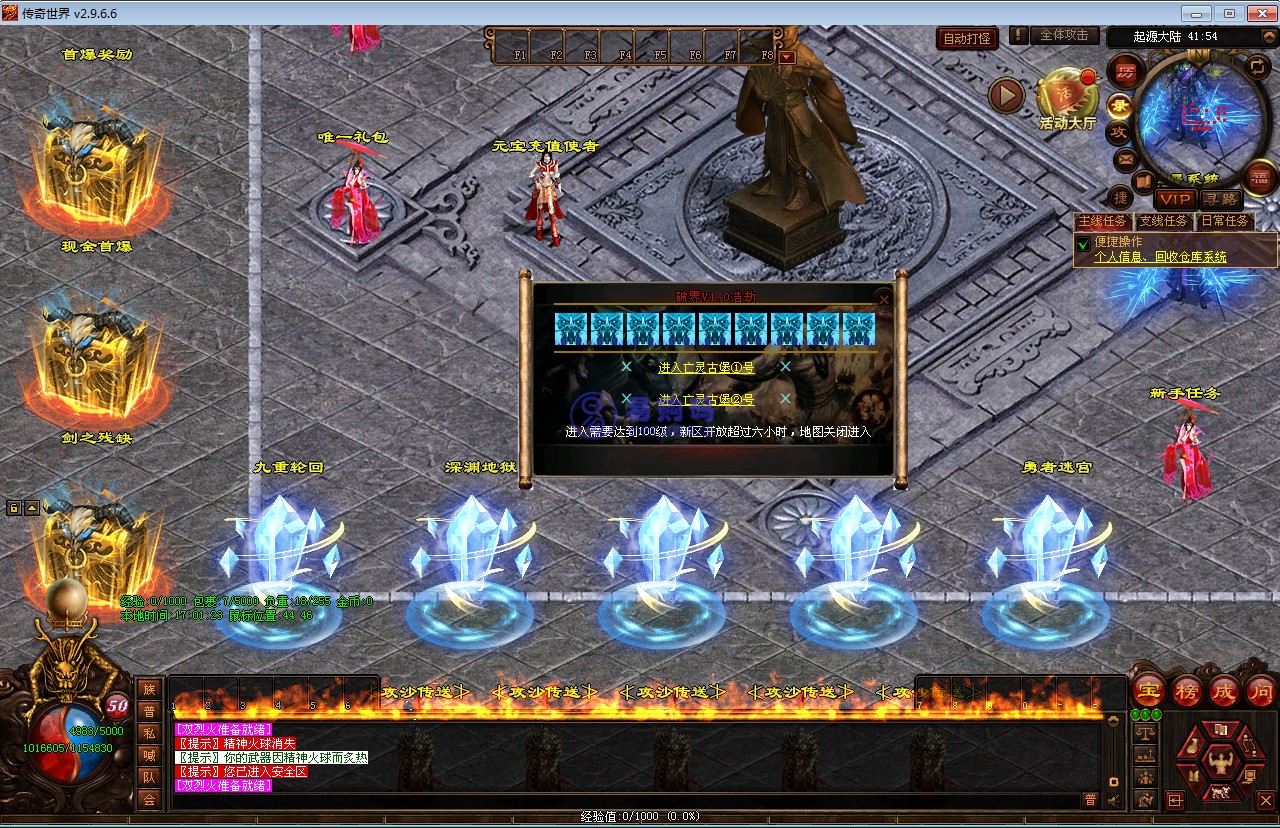Minimize the game window
The width and height of the screenshot is (1280, 828).
click(x=1197, y=13)
